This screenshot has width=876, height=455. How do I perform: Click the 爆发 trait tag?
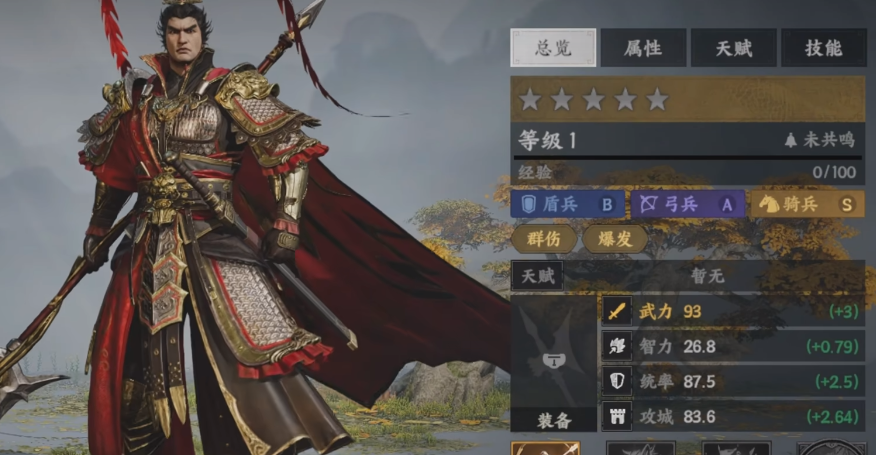click(614, 239)
